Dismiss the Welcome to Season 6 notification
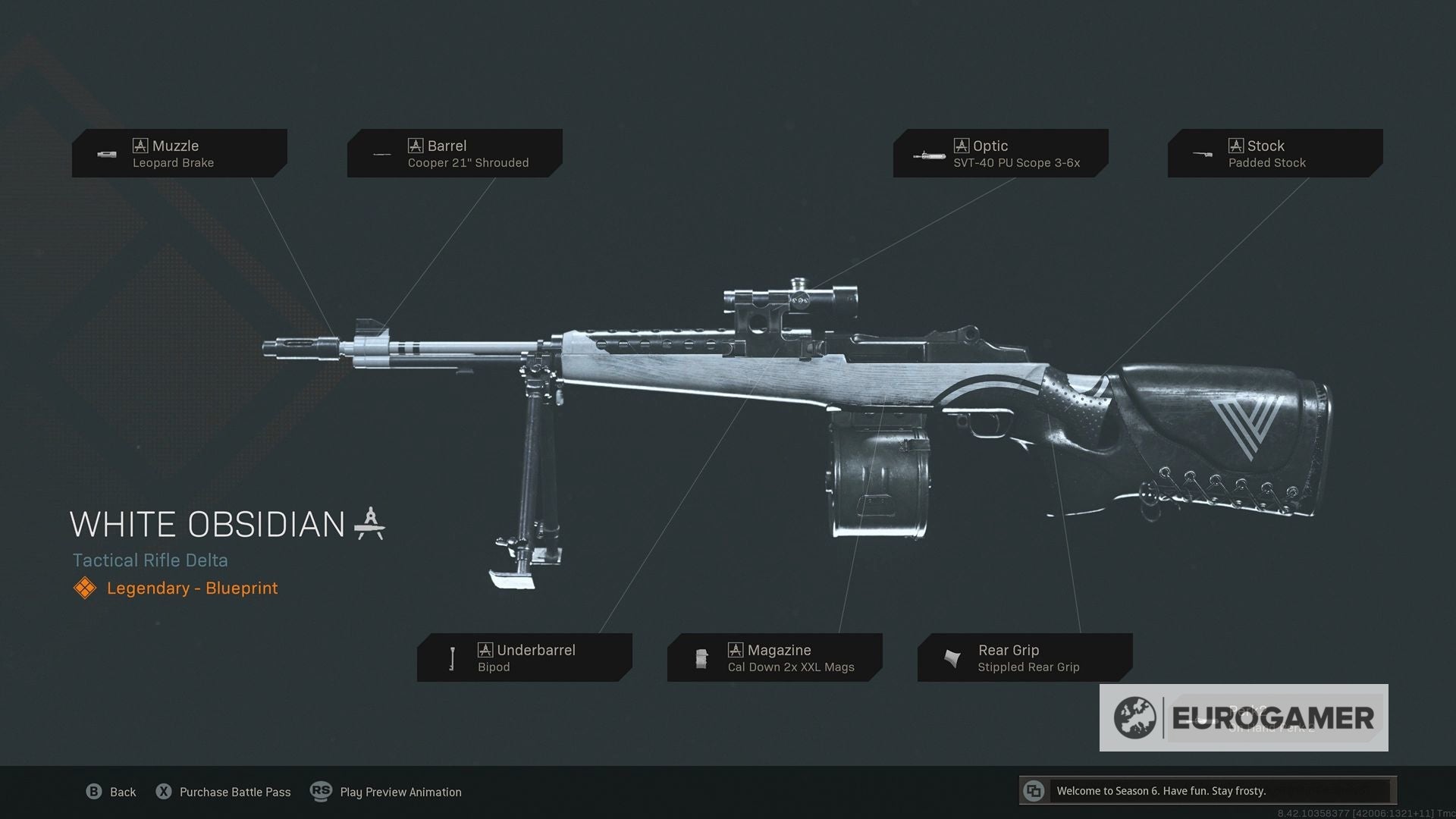The width and height of the screenshot is (1456, 819). pyautogui.click(x=1213, y=790)
